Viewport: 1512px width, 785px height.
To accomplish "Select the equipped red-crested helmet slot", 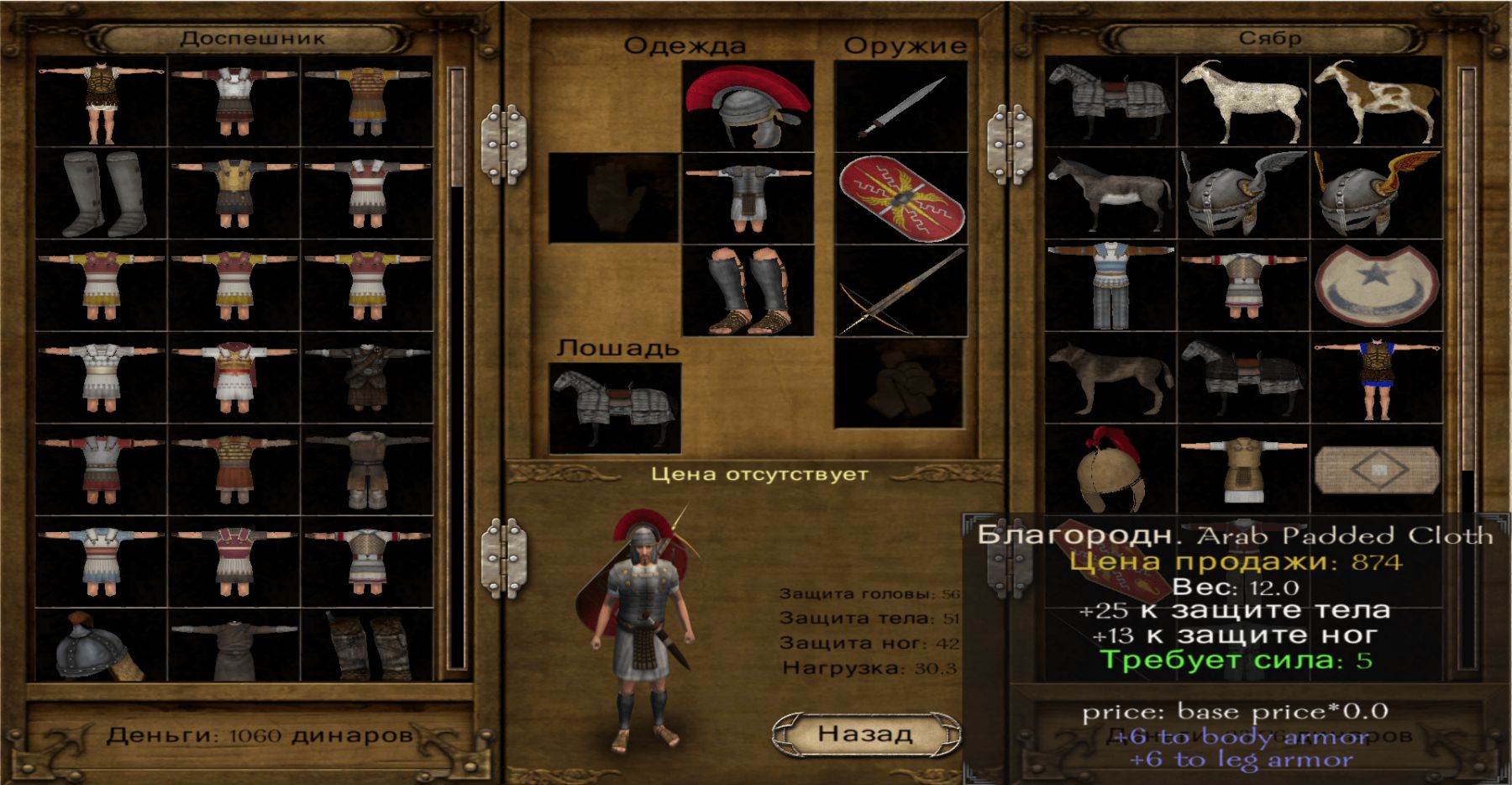I will point(748,107).
